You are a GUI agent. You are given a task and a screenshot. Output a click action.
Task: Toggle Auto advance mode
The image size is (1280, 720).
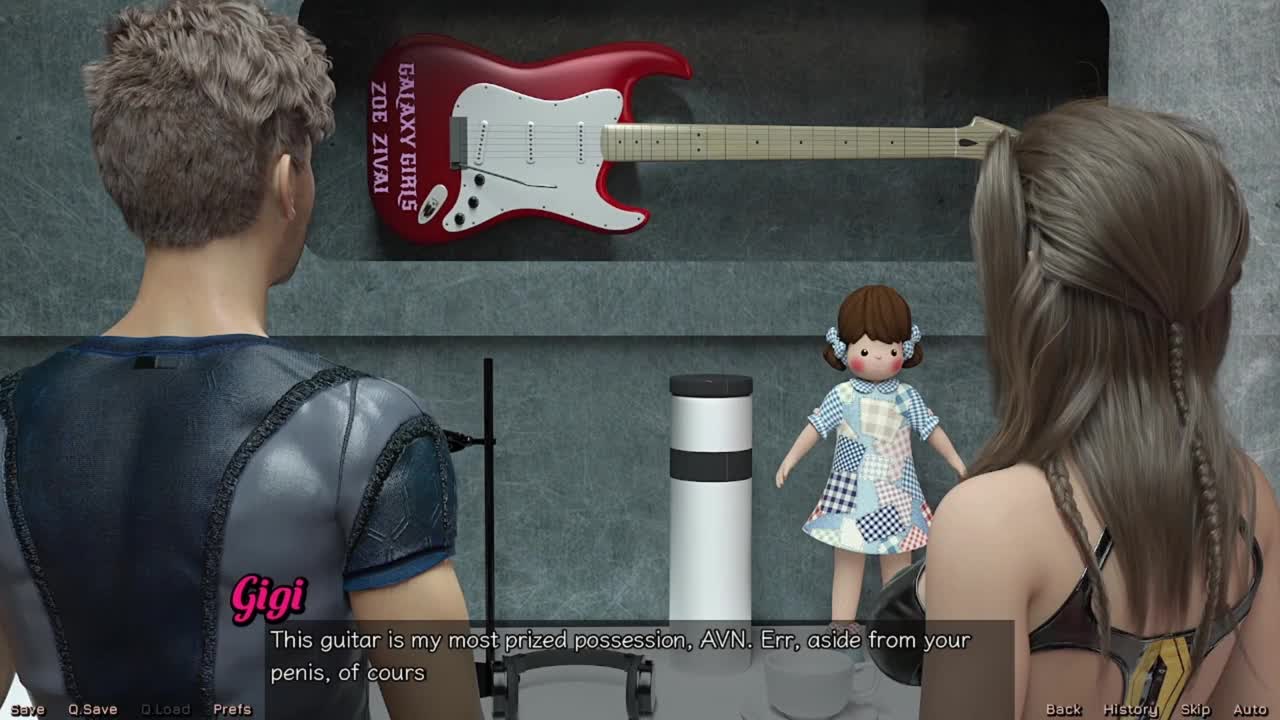(x=1250, y=709)
